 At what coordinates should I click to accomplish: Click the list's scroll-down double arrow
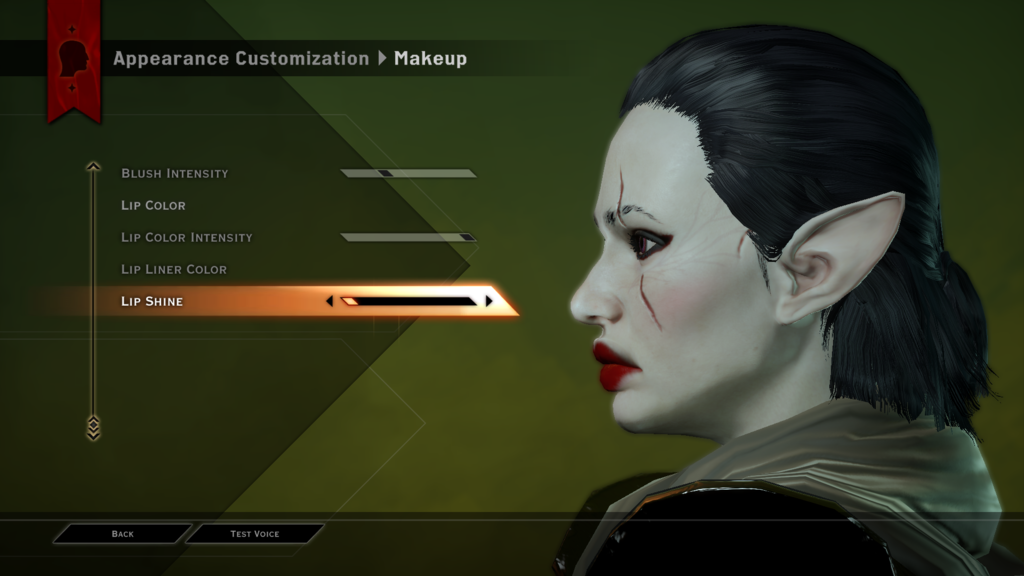click(x=93, y=427)
